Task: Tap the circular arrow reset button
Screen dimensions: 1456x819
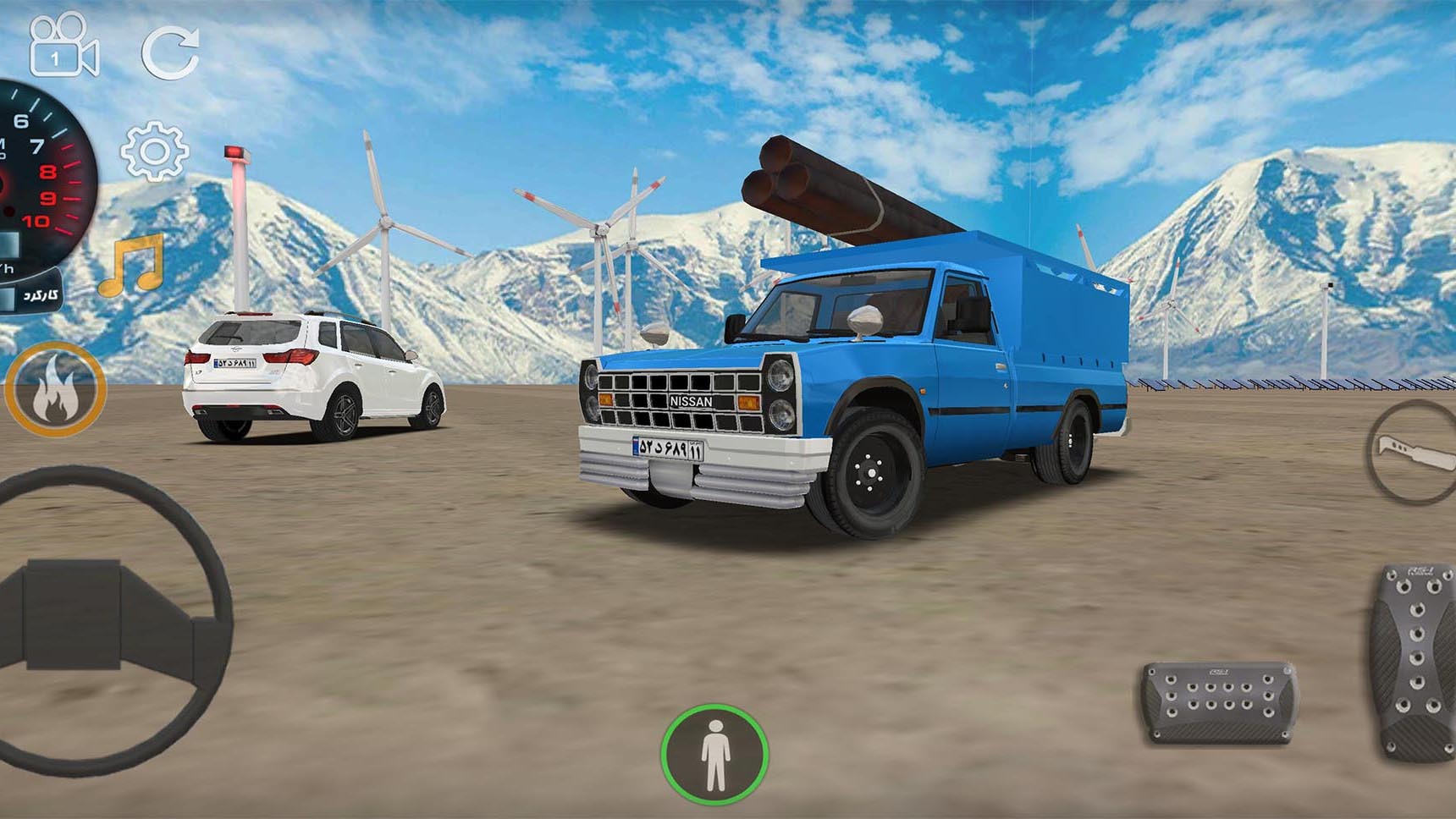Action: (x=170, y=52)
